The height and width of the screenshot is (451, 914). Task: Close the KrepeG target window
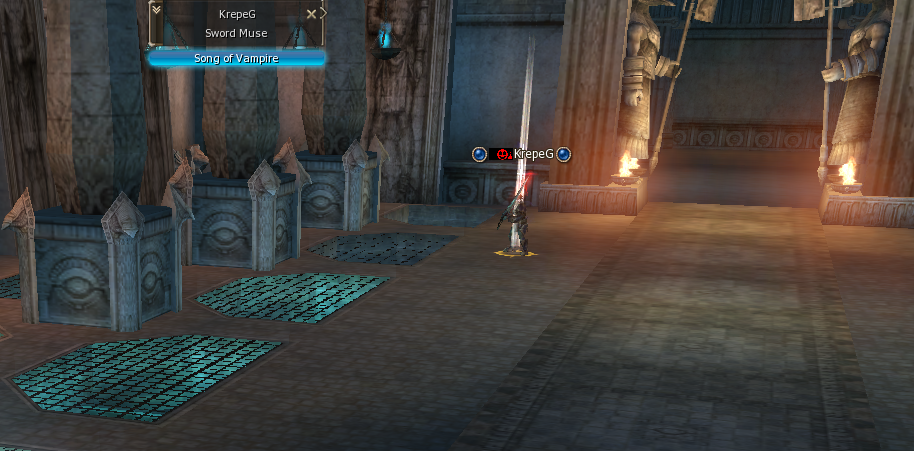[x=312, y=14]
